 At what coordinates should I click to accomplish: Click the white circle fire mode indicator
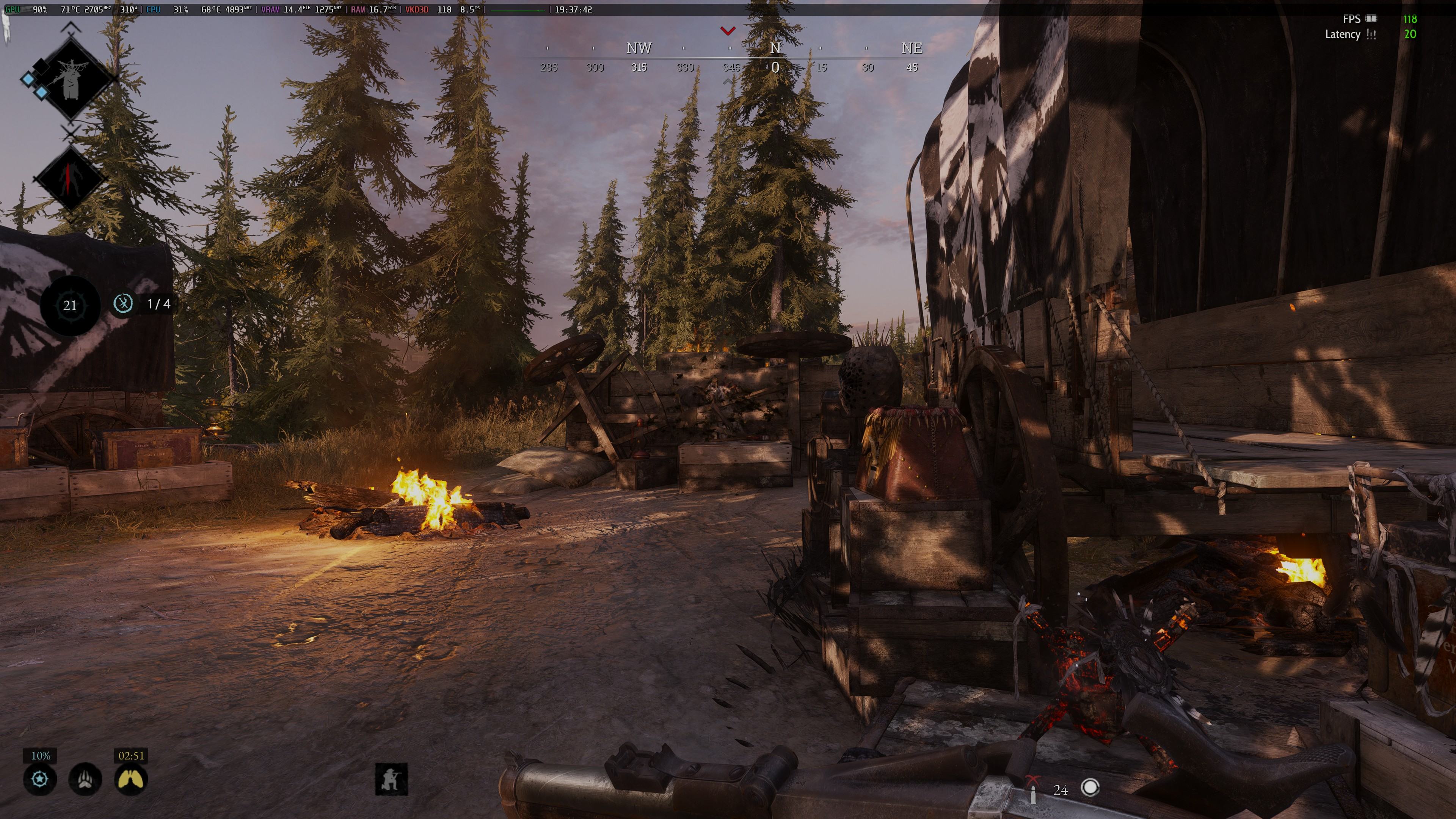(1090, 788)
